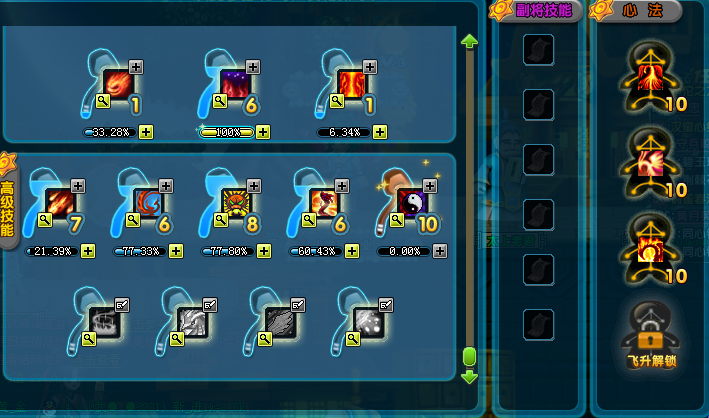Click the scroll-down arrow of the skill list

pos(469,377)
